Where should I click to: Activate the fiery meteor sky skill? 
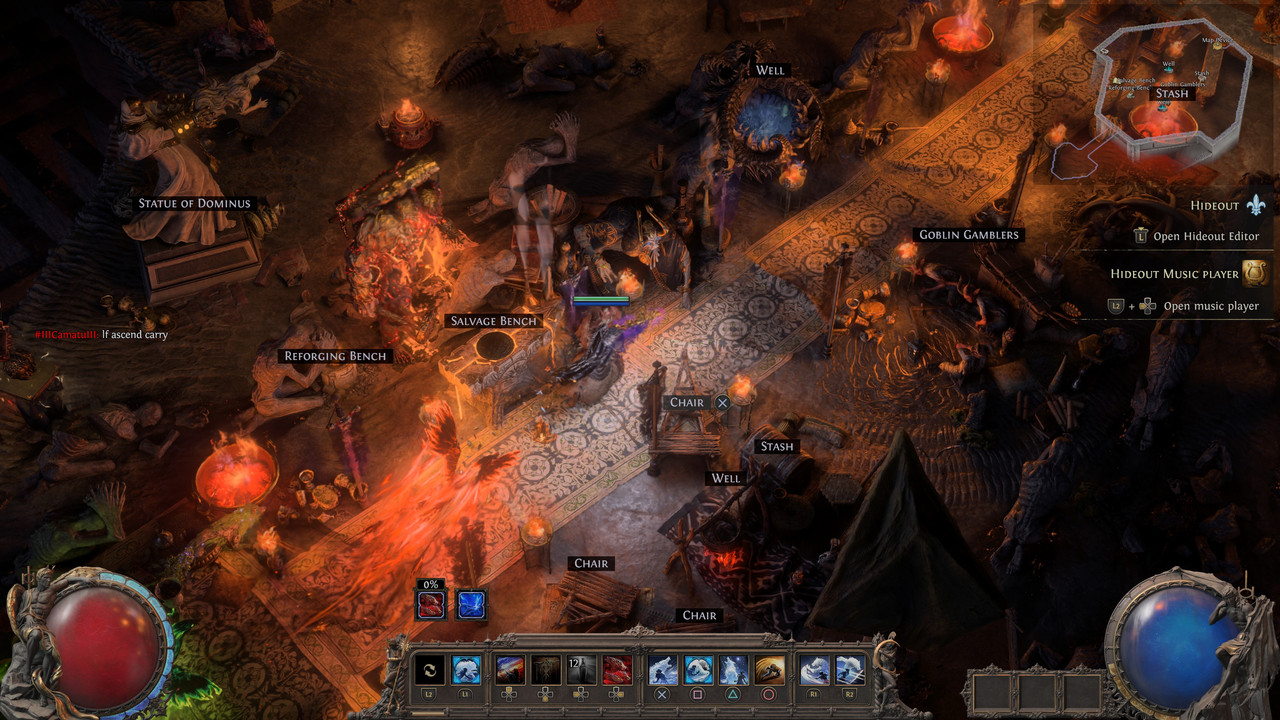510,670
